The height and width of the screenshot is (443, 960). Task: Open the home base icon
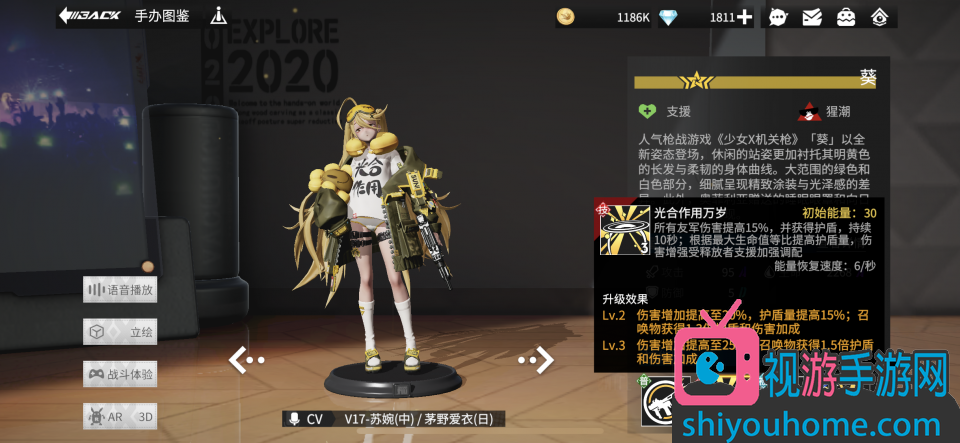click(x=880, y=17)
